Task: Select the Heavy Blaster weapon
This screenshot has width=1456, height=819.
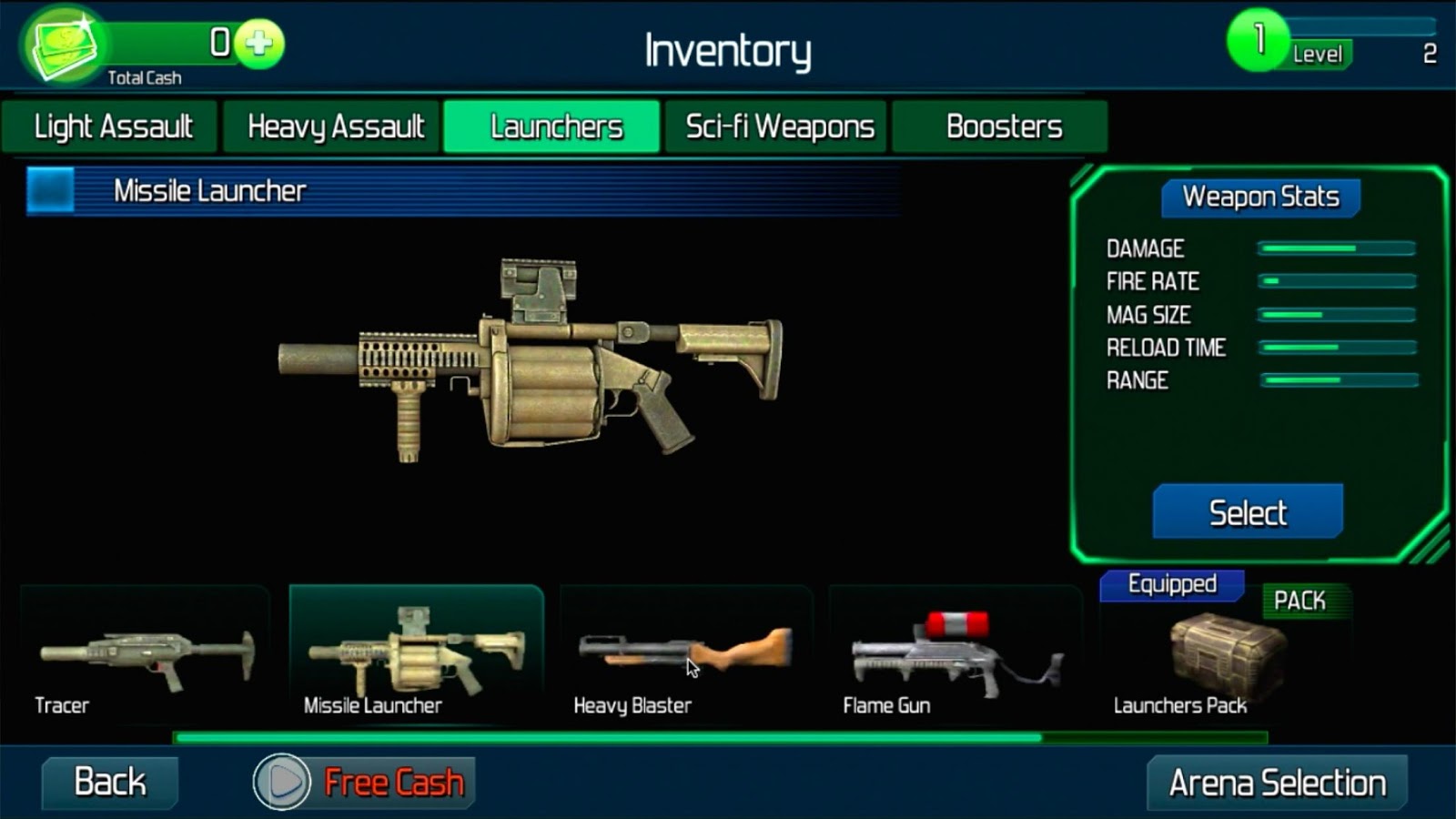Action: [x=685, y=657]
